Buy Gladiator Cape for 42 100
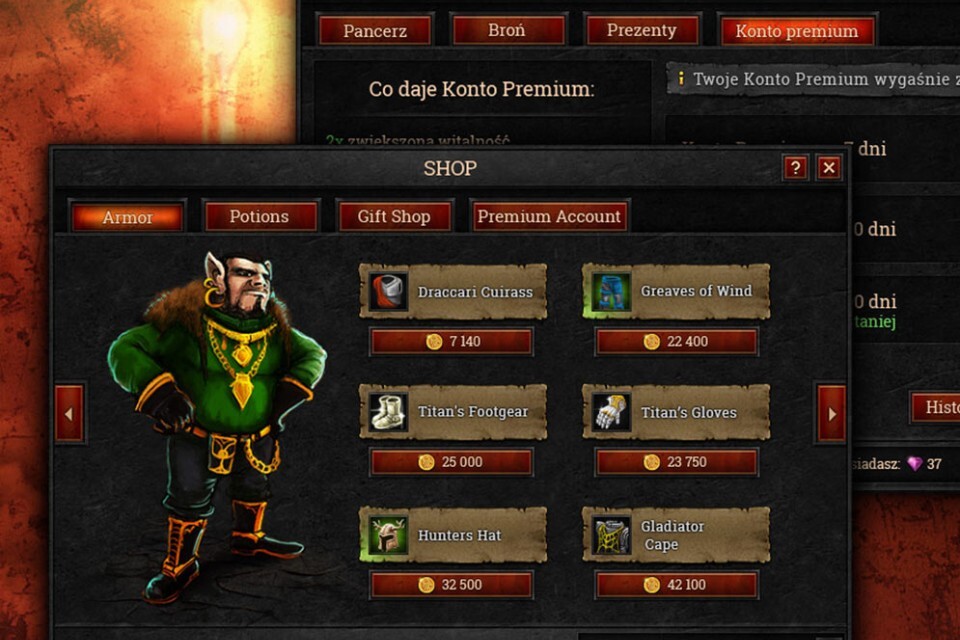Viewport: 960px width, 640px height. pyautogui.click(x=676, y=585)
